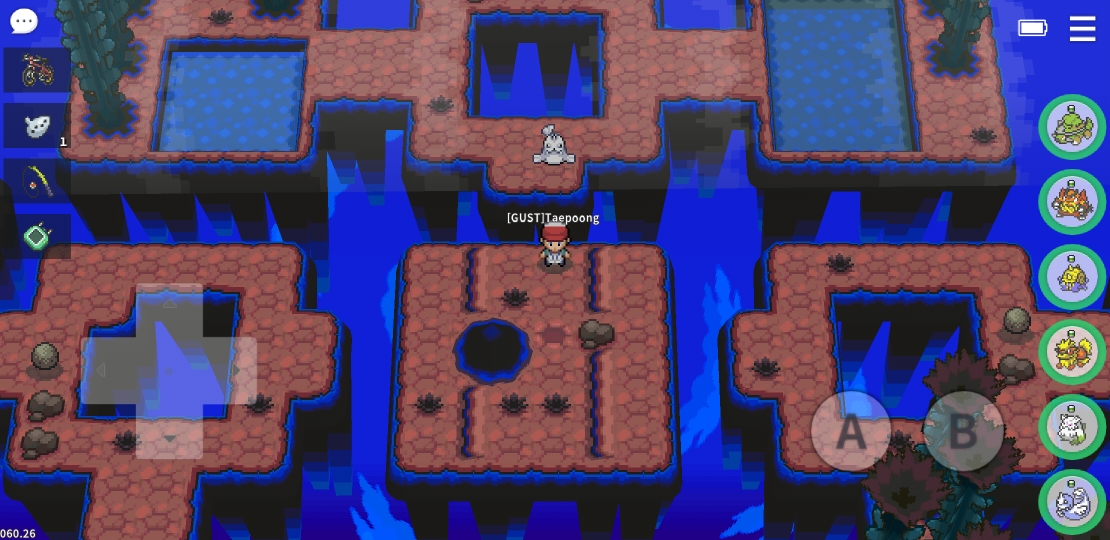Activate the green radar device item

pos(37,237)
